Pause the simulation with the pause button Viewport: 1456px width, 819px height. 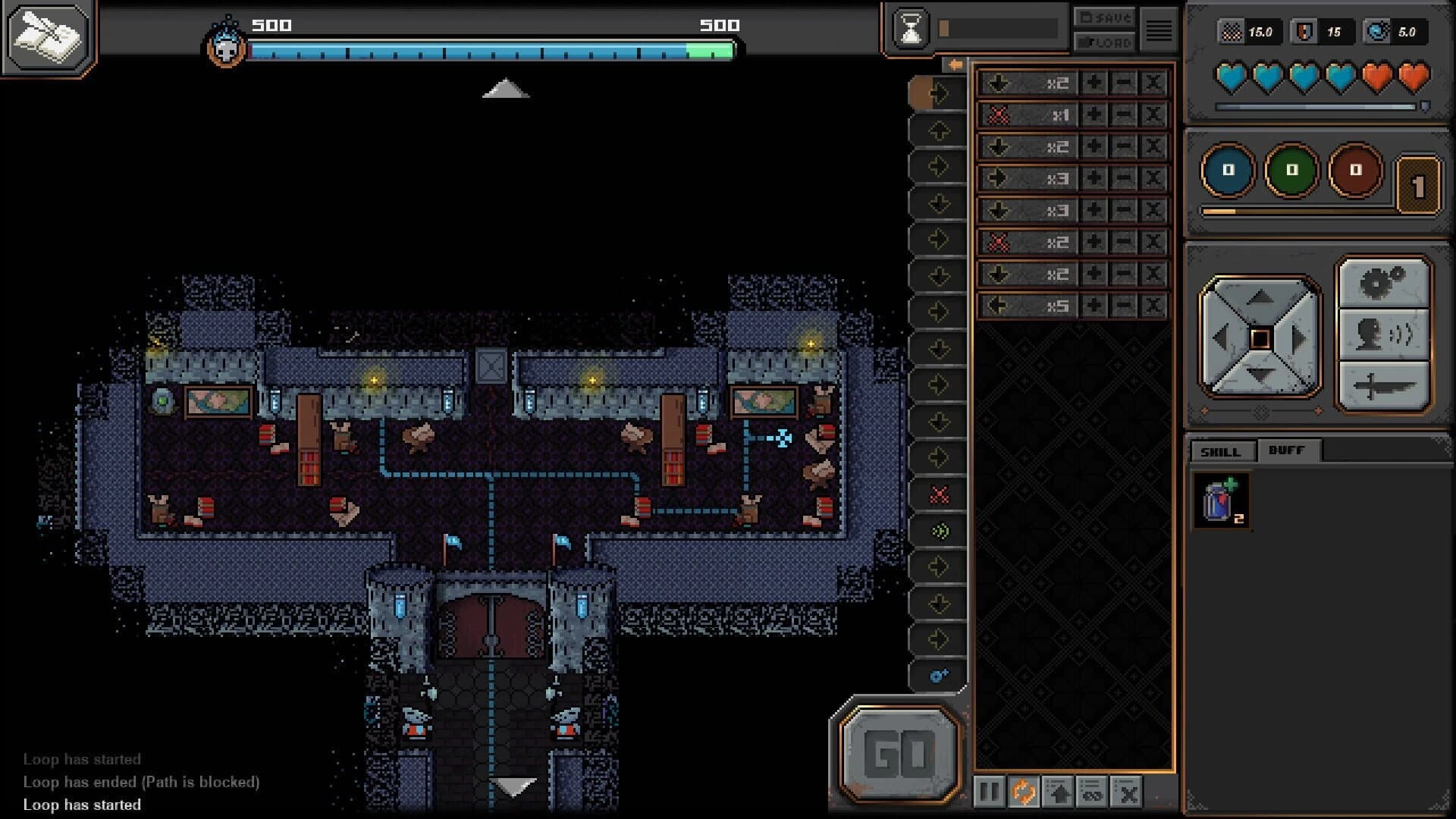[x=991, y=791]
